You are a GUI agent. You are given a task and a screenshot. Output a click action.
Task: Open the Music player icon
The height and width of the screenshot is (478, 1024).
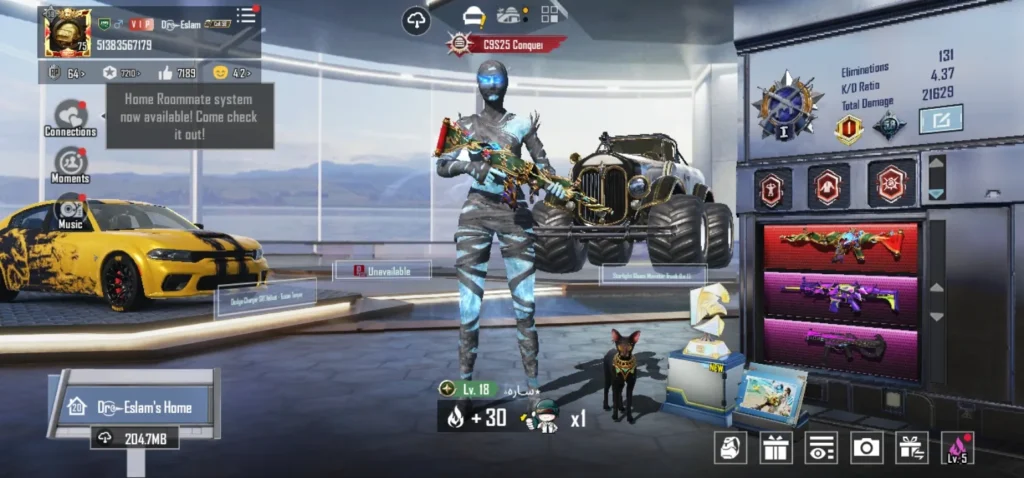pos(70,212)
